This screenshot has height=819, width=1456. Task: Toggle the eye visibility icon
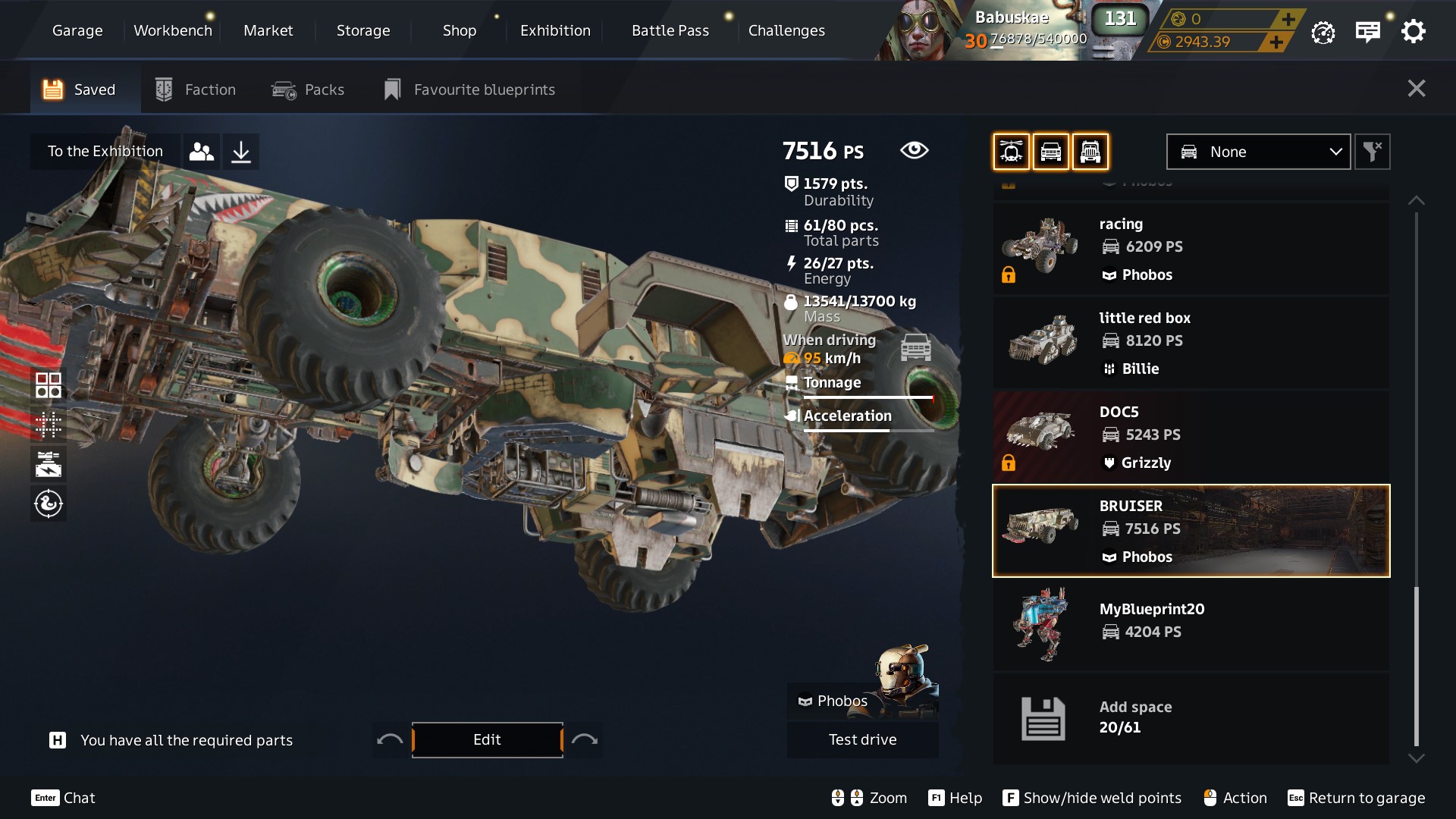914,150
